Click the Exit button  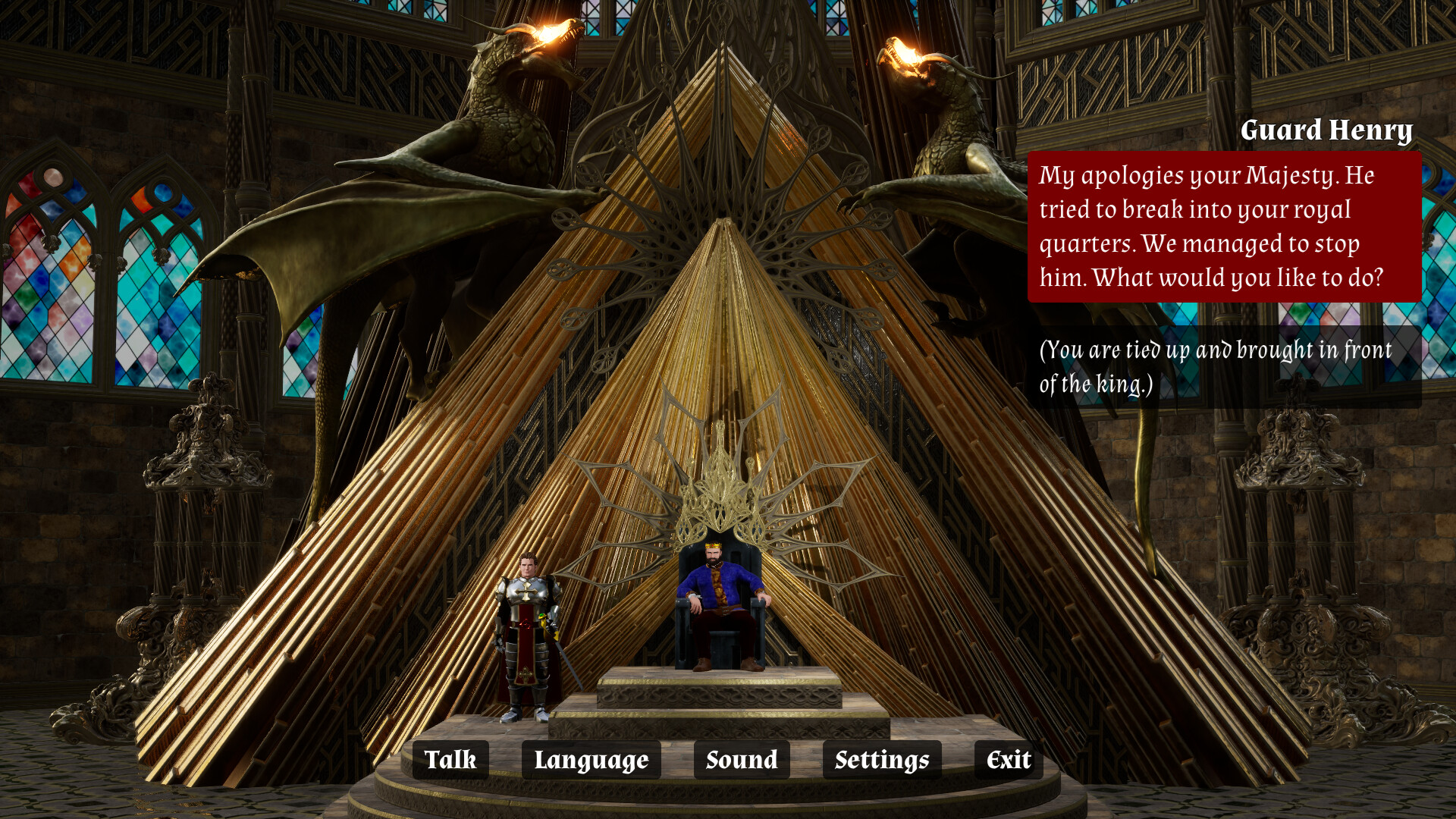[1006, 759]
